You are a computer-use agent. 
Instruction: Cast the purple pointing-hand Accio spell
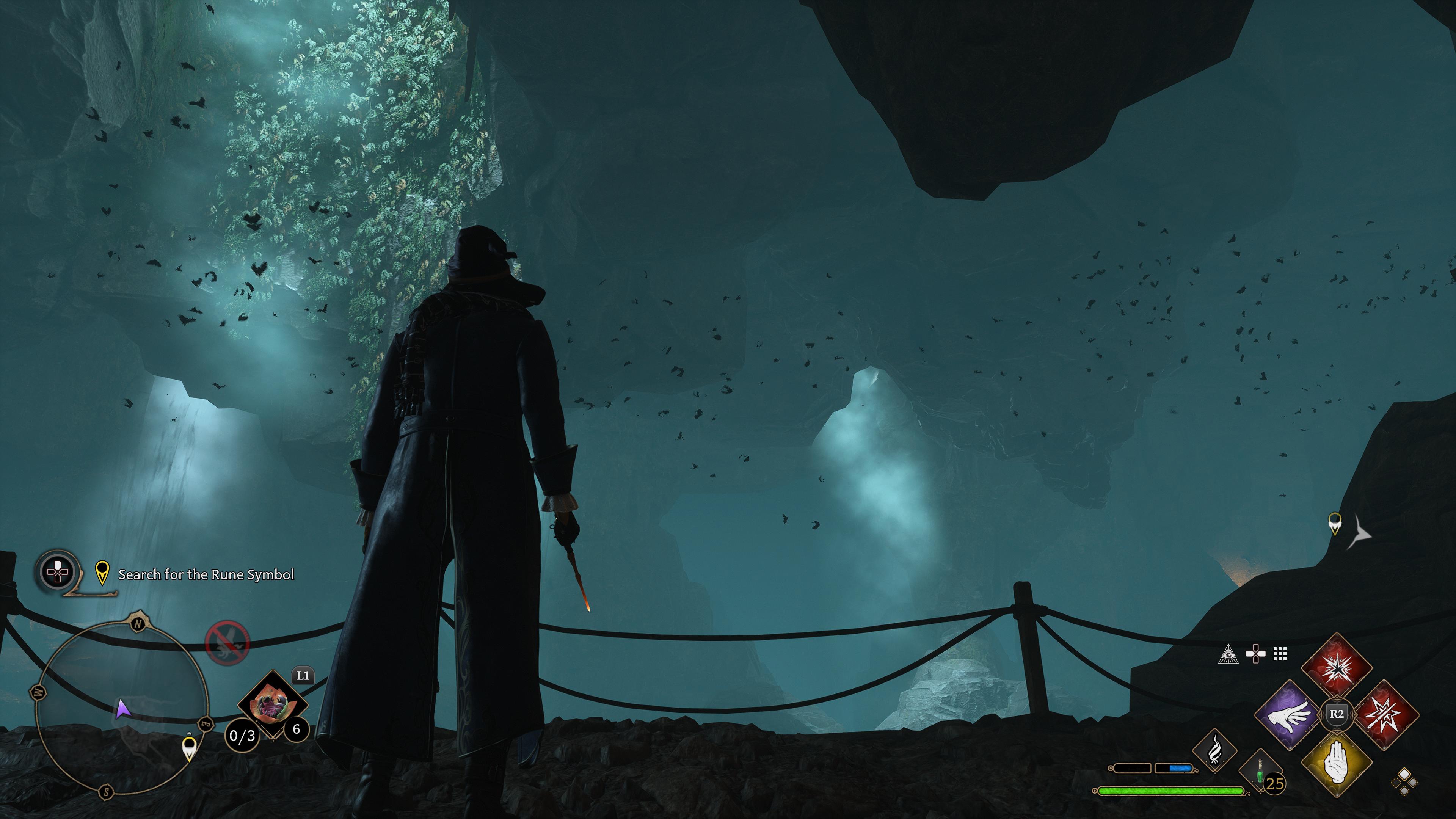click(1289, 715)
